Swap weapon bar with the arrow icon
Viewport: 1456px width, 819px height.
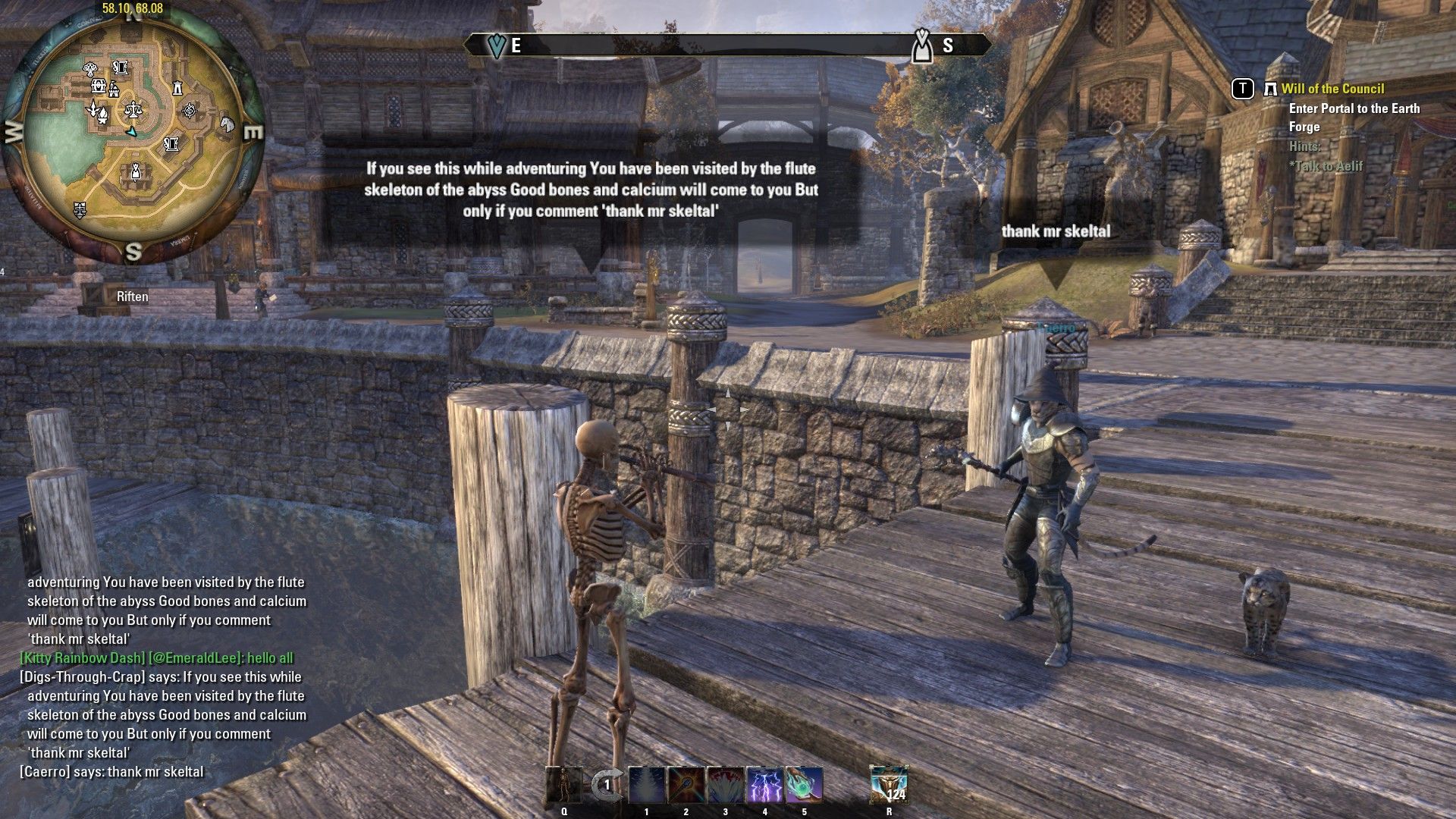tap(606, 785)
